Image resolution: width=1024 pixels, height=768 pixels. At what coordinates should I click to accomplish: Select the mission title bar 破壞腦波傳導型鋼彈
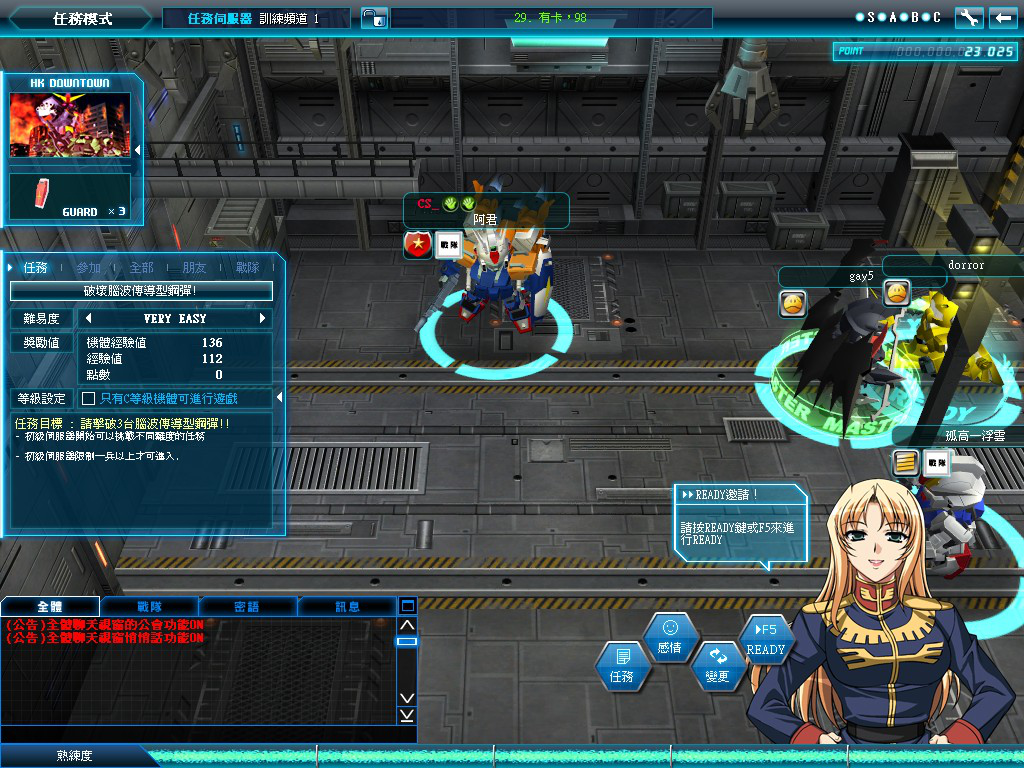(x=141, y=291)
